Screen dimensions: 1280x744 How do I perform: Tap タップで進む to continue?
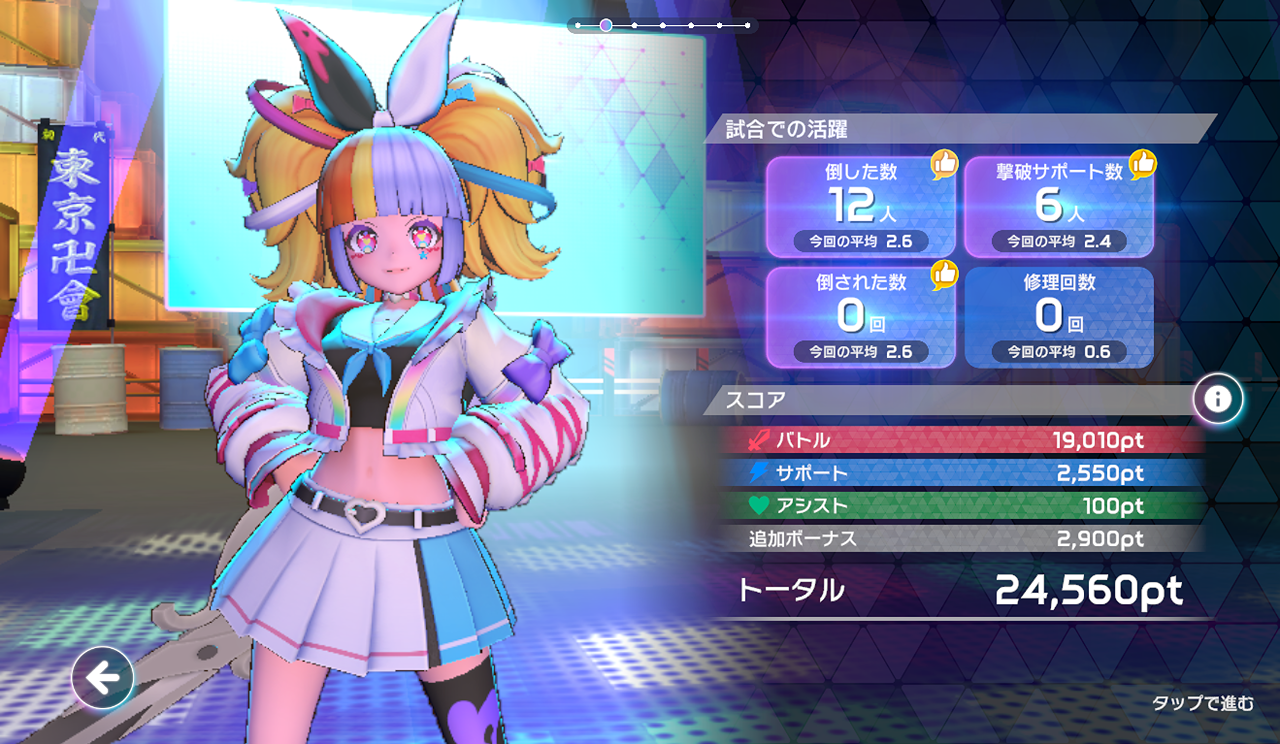(1202, 704)
